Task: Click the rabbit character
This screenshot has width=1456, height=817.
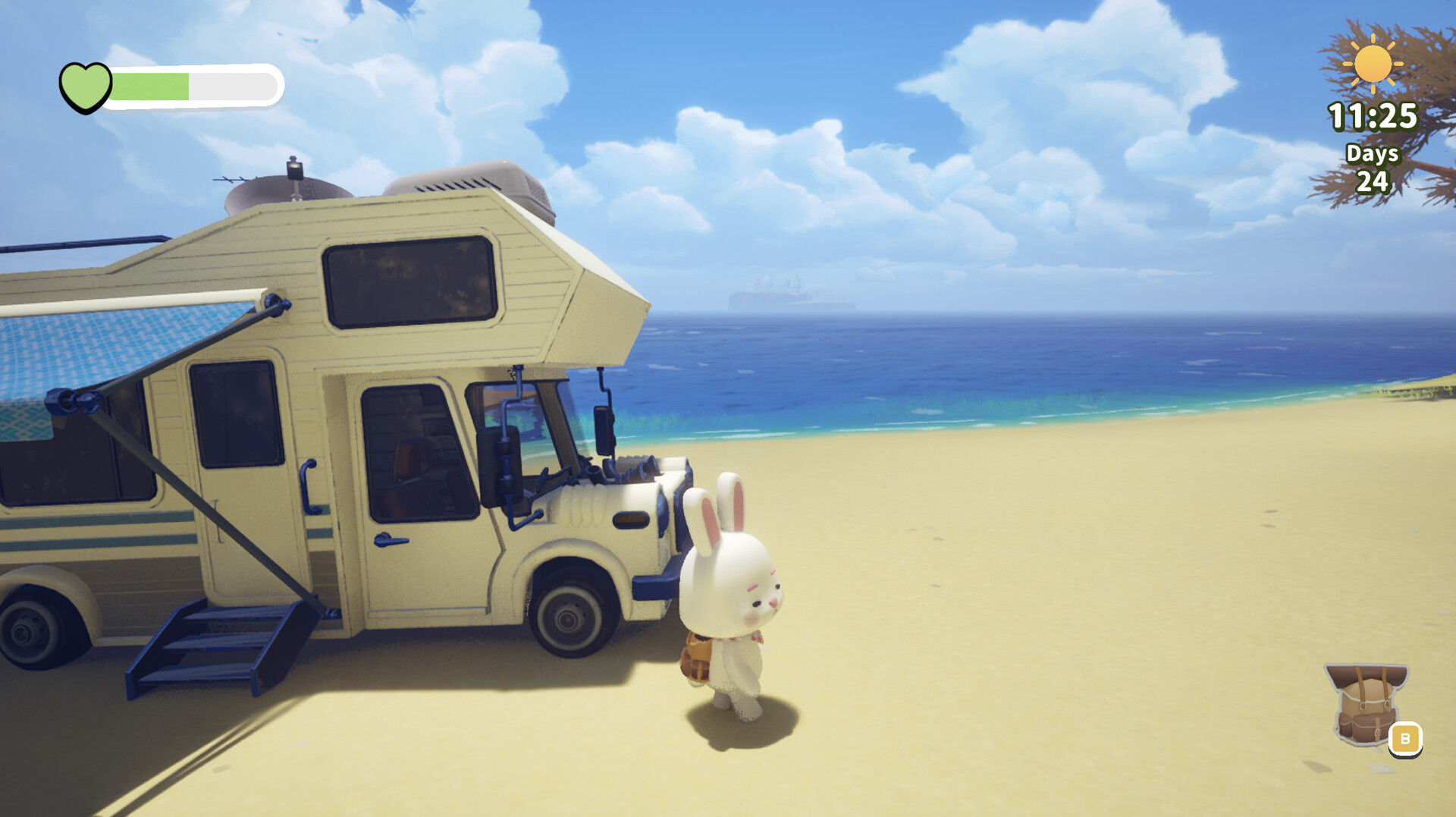Action: pyautogui.click(x=728, y=599)
